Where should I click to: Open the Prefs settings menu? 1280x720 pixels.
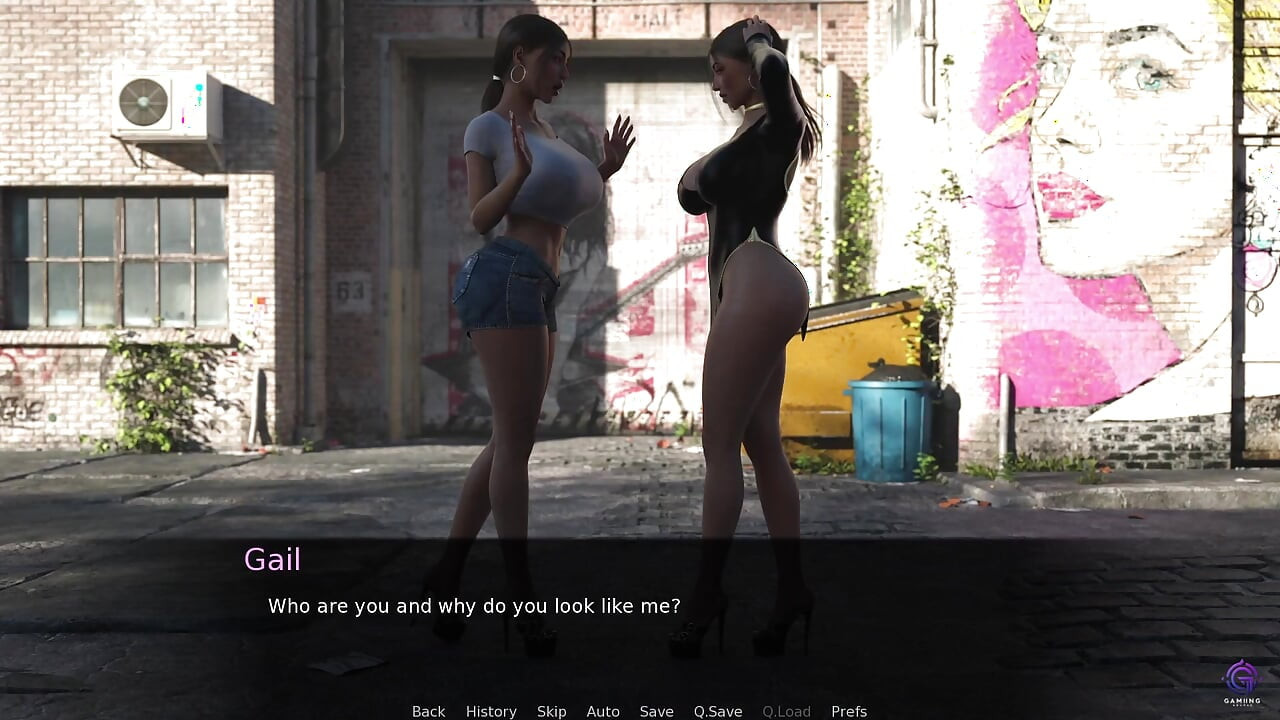pos(849,711)
